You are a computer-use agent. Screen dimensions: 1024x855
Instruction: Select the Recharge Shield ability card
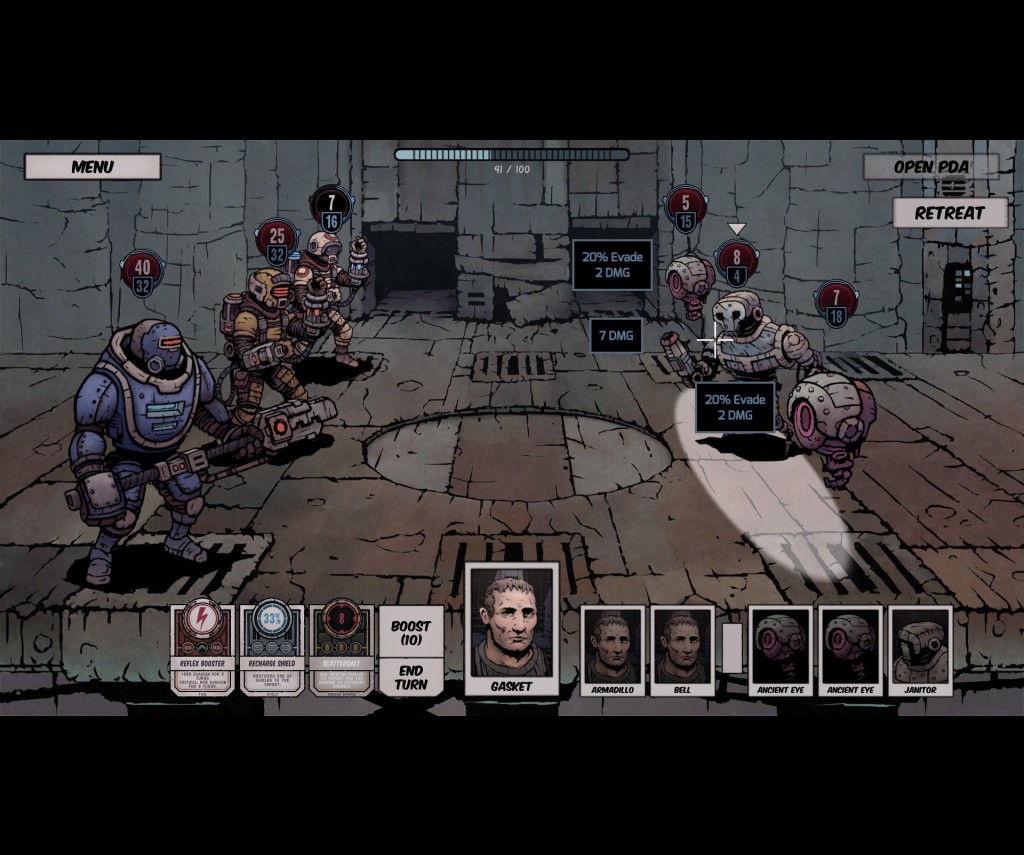click(272, 650)
